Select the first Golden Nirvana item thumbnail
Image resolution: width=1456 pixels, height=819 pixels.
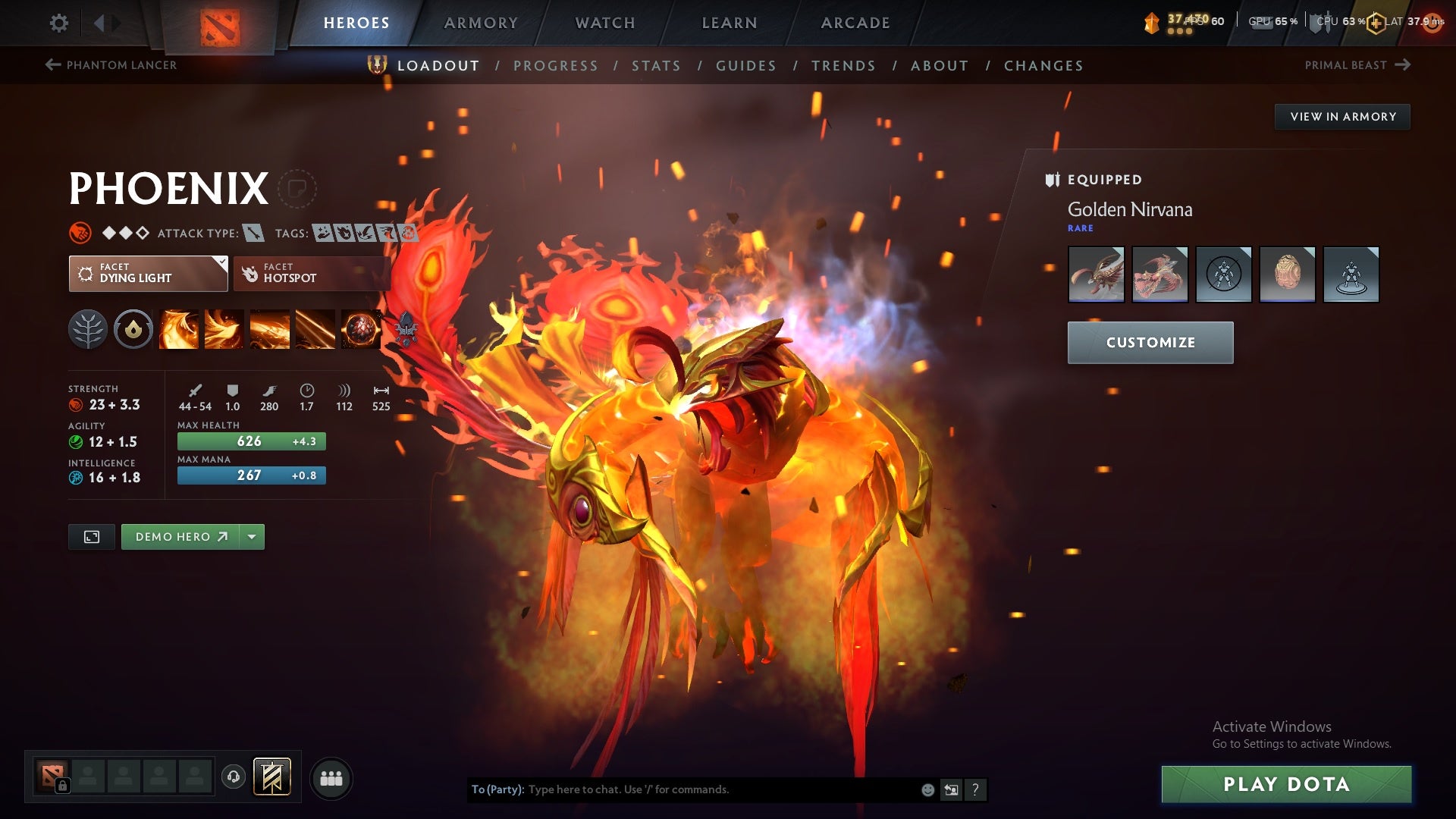[1096, 275]
